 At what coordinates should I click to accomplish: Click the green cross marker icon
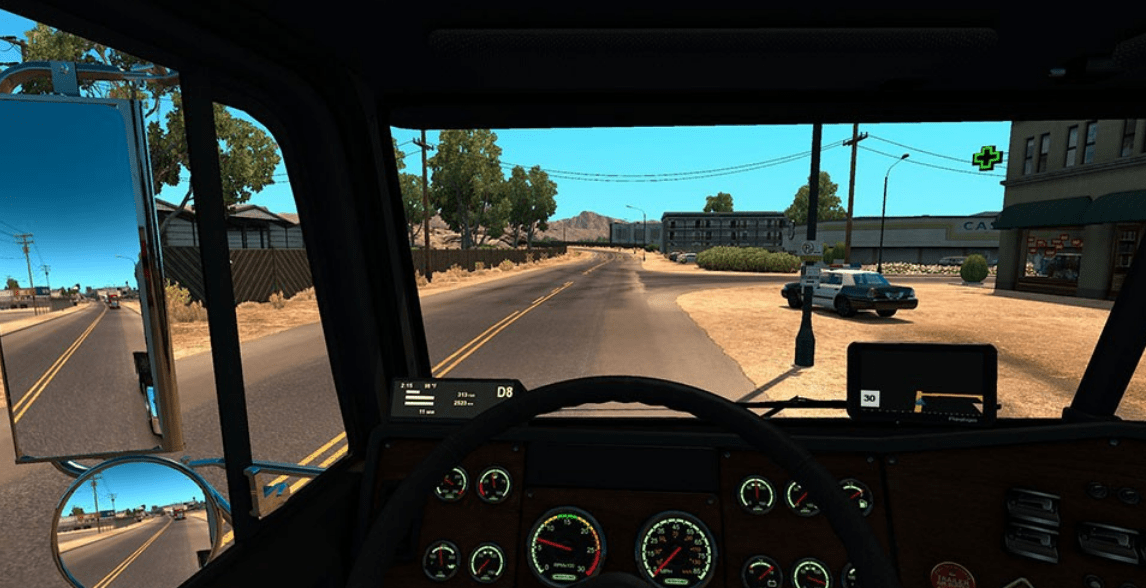[987, 158]
